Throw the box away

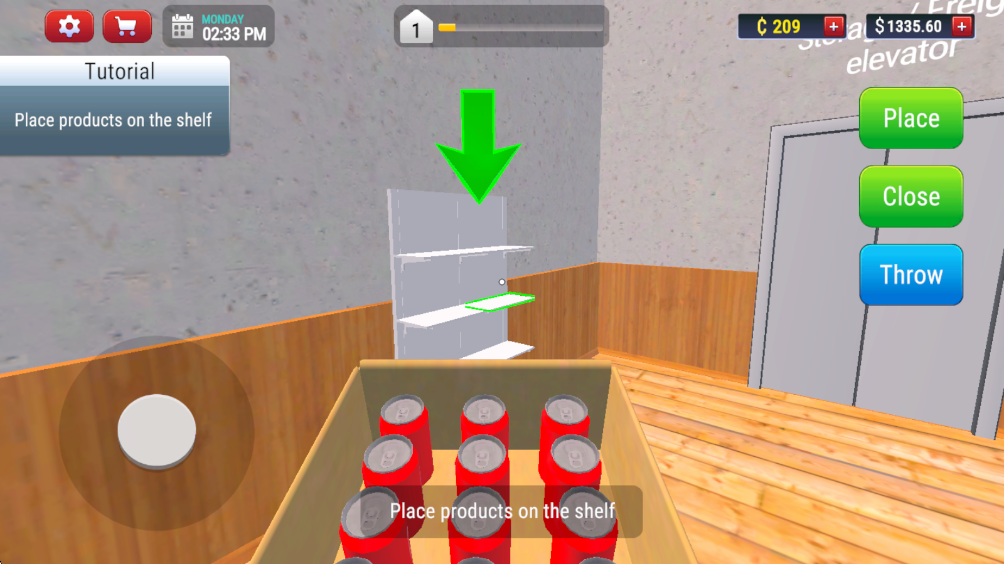[911, 275]
